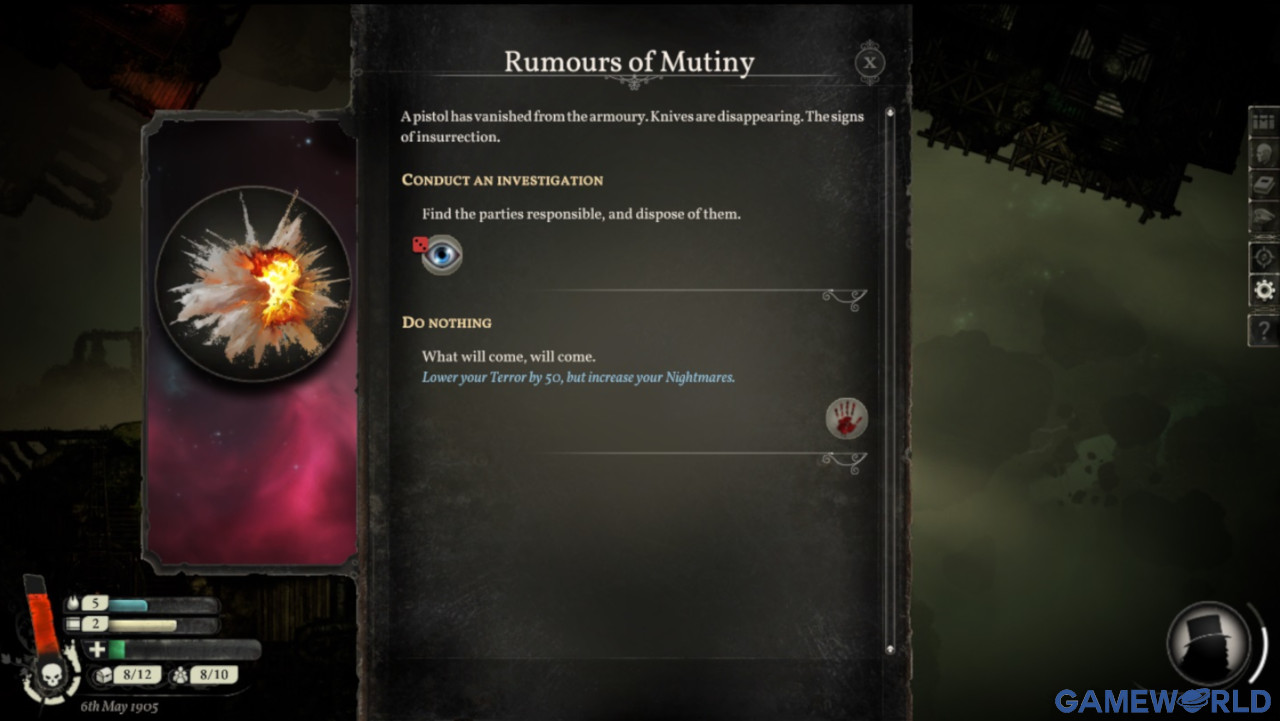This screenshot has width=1280, height=721.
Task: Choose 'Do Nothing' via the bloody hand button
Action: point(847,419)
